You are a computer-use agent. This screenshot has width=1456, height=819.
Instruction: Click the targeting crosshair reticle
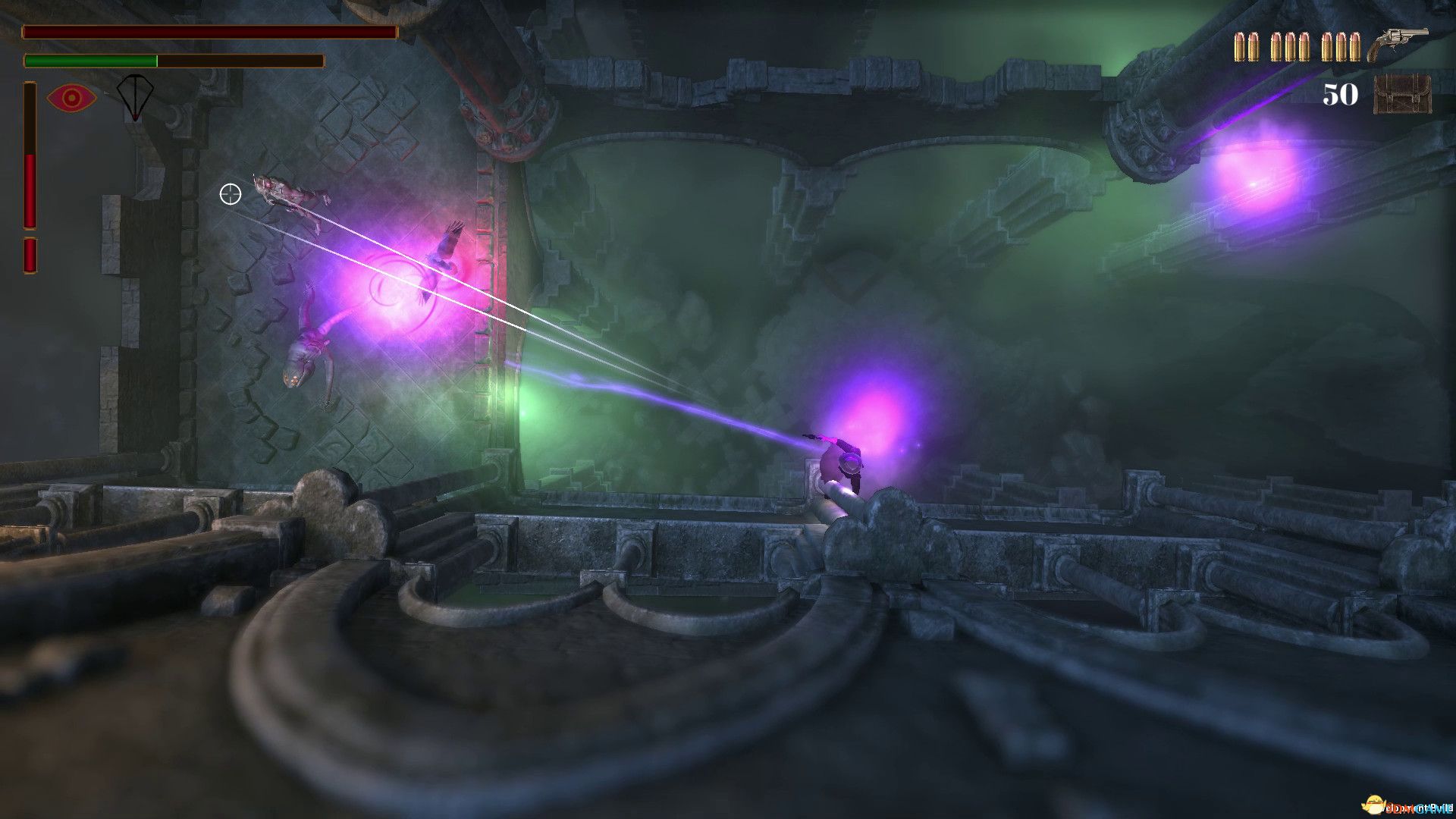[x=230, y=195]
